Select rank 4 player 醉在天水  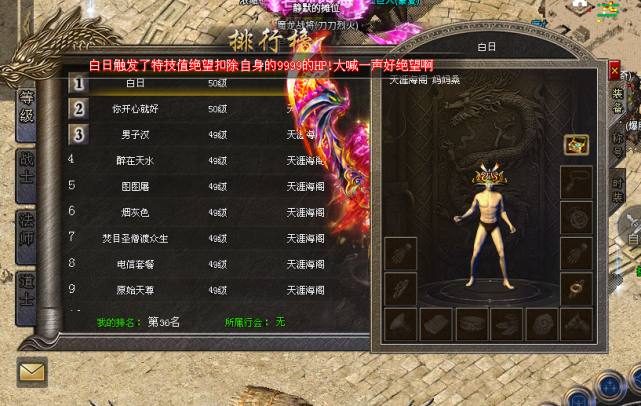point(136,159)
